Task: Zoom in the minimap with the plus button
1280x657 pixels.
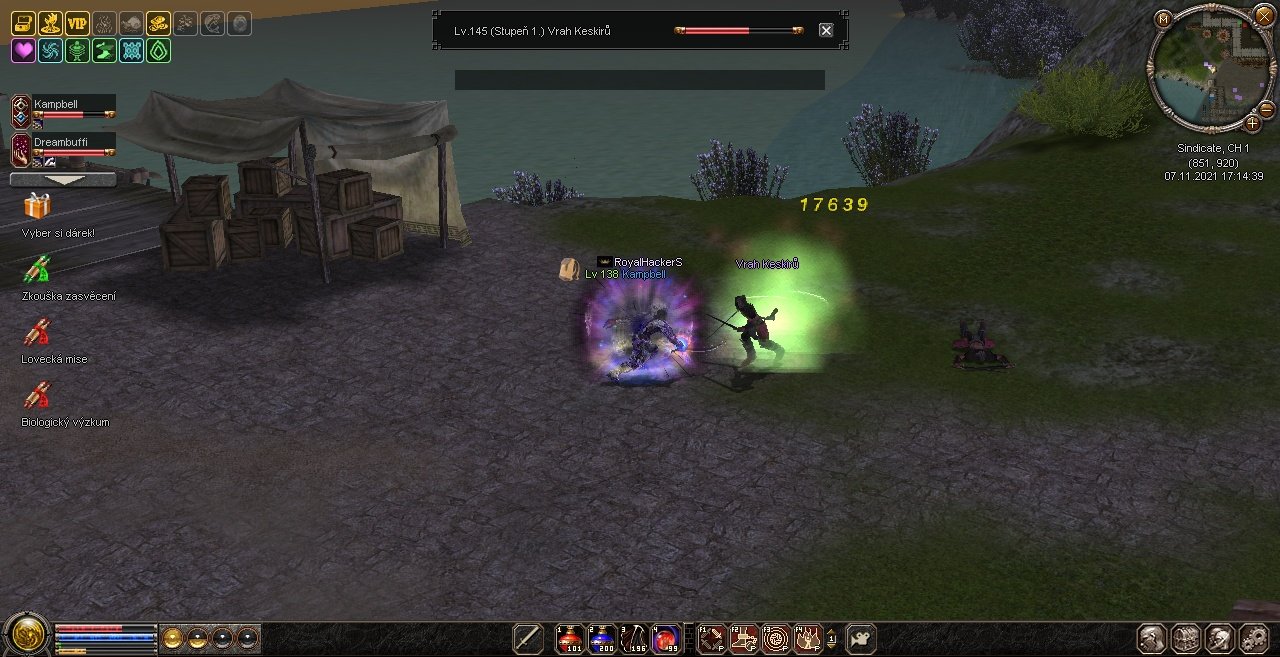Action: pos(1252,123)
